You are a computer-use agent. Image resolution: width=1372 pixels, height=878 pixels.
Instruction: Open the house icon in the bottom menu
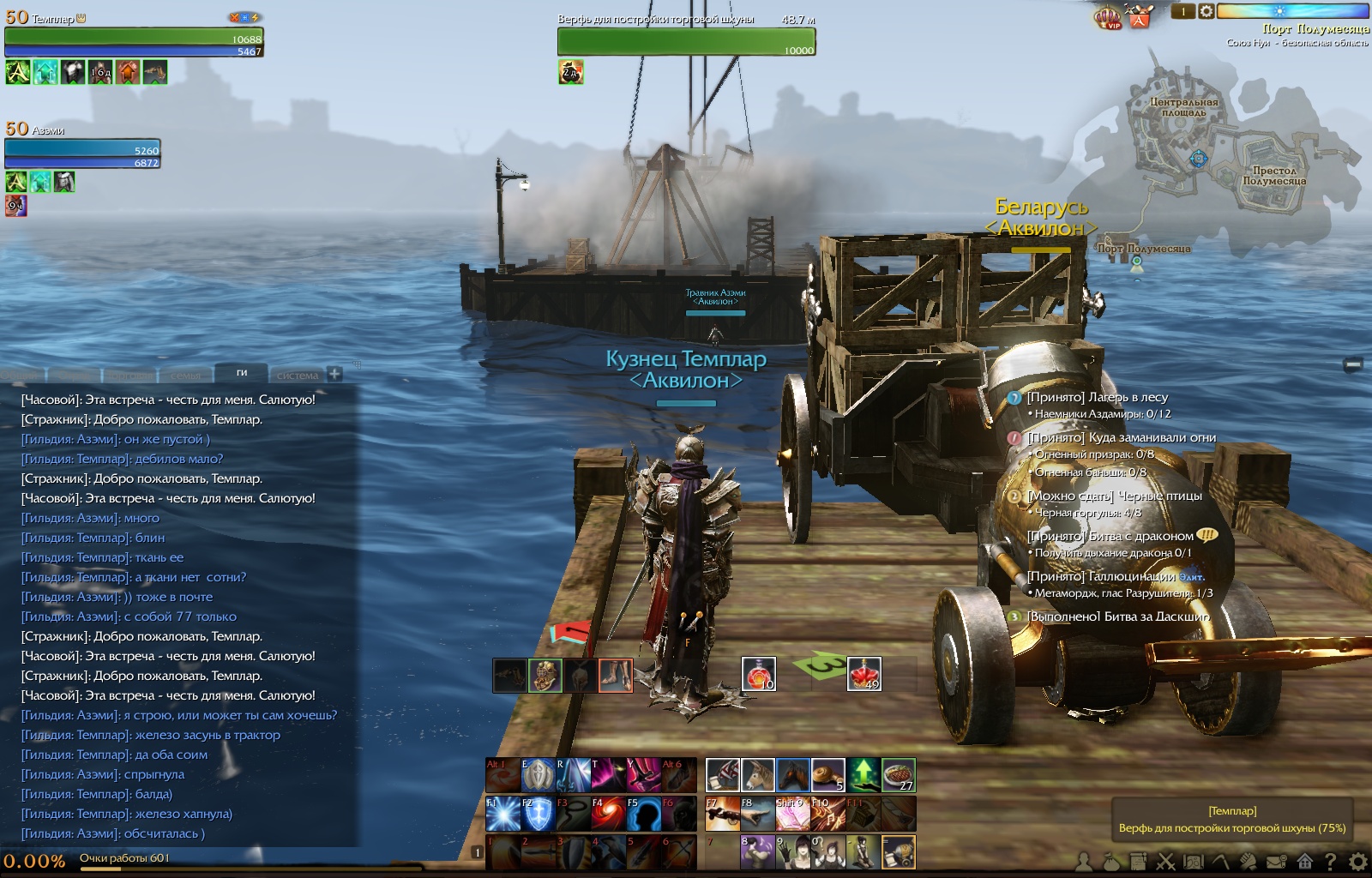[x=1304, y=861]
